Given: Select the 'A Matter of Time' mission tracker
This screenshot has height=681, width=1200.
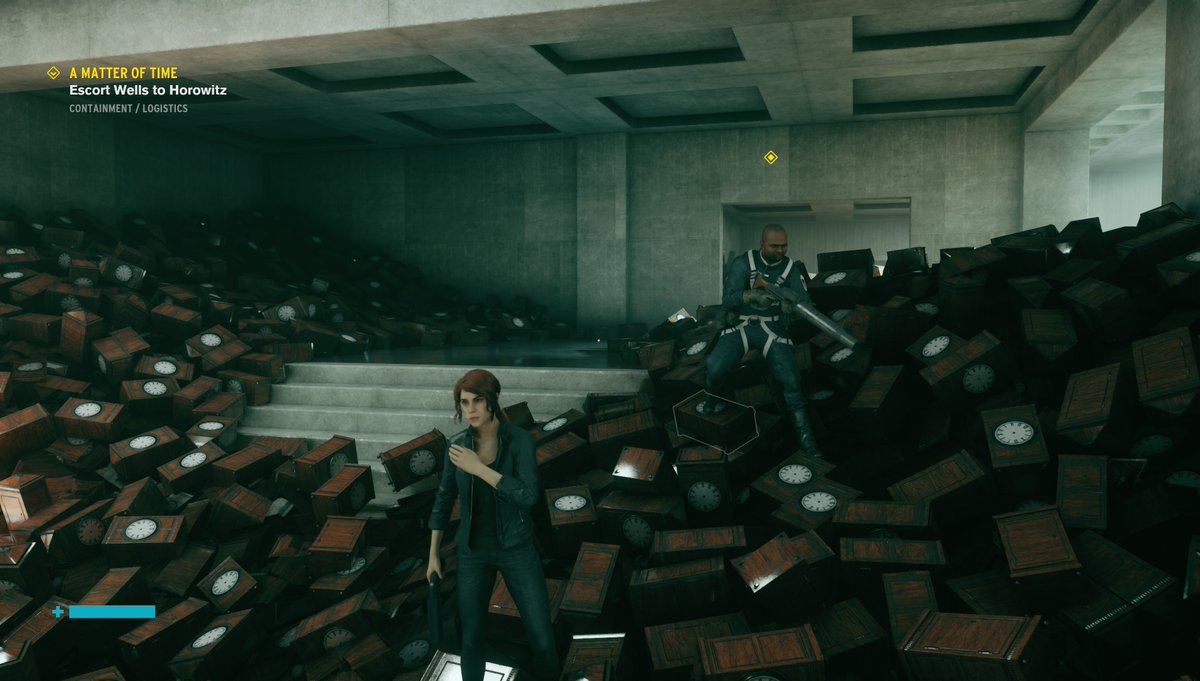Looking at the screenshot, I should coord(124,73).
